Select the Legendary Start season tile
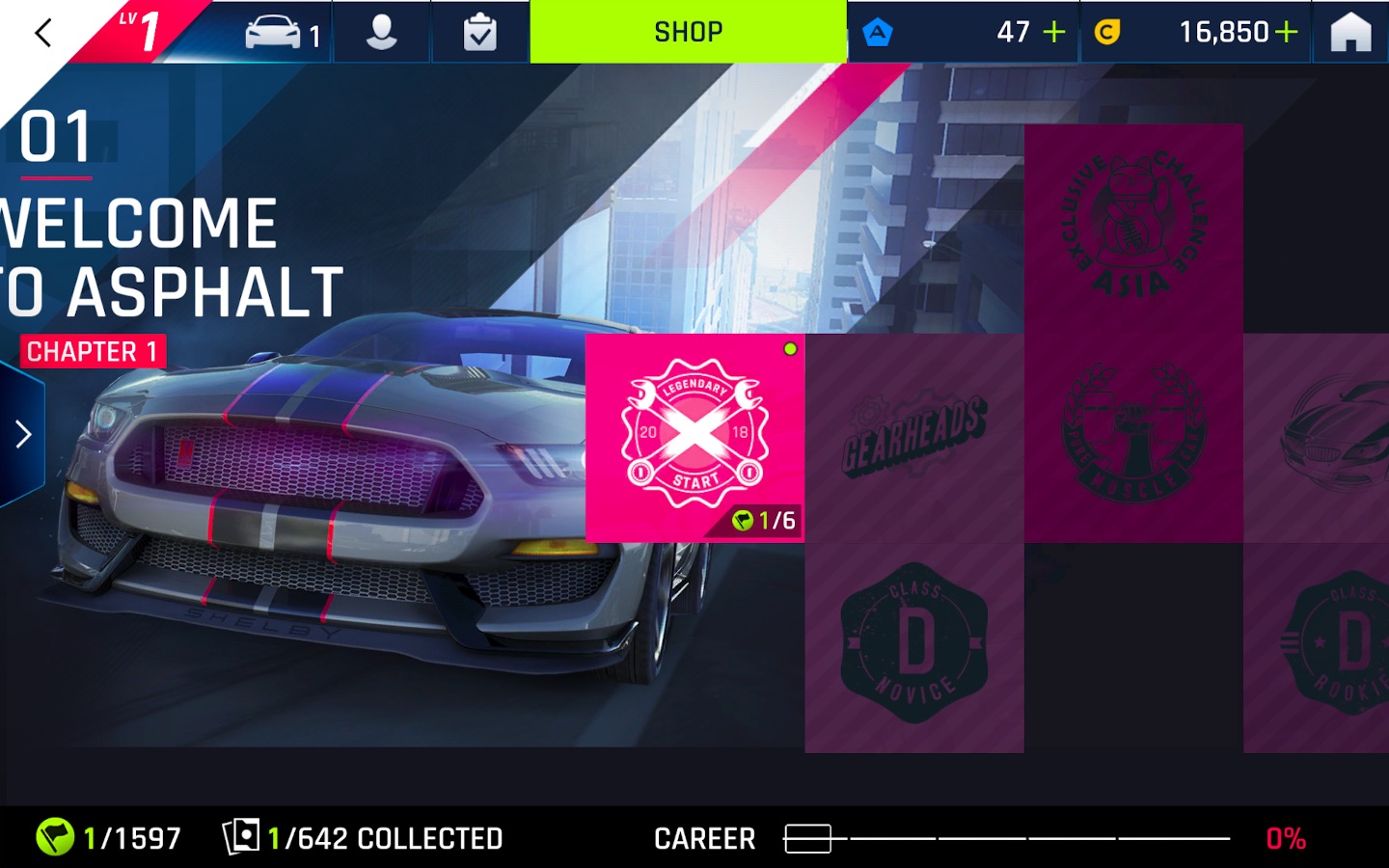Image resolution: width=1389 pixels, height=868 pixels. click(694, 437)
